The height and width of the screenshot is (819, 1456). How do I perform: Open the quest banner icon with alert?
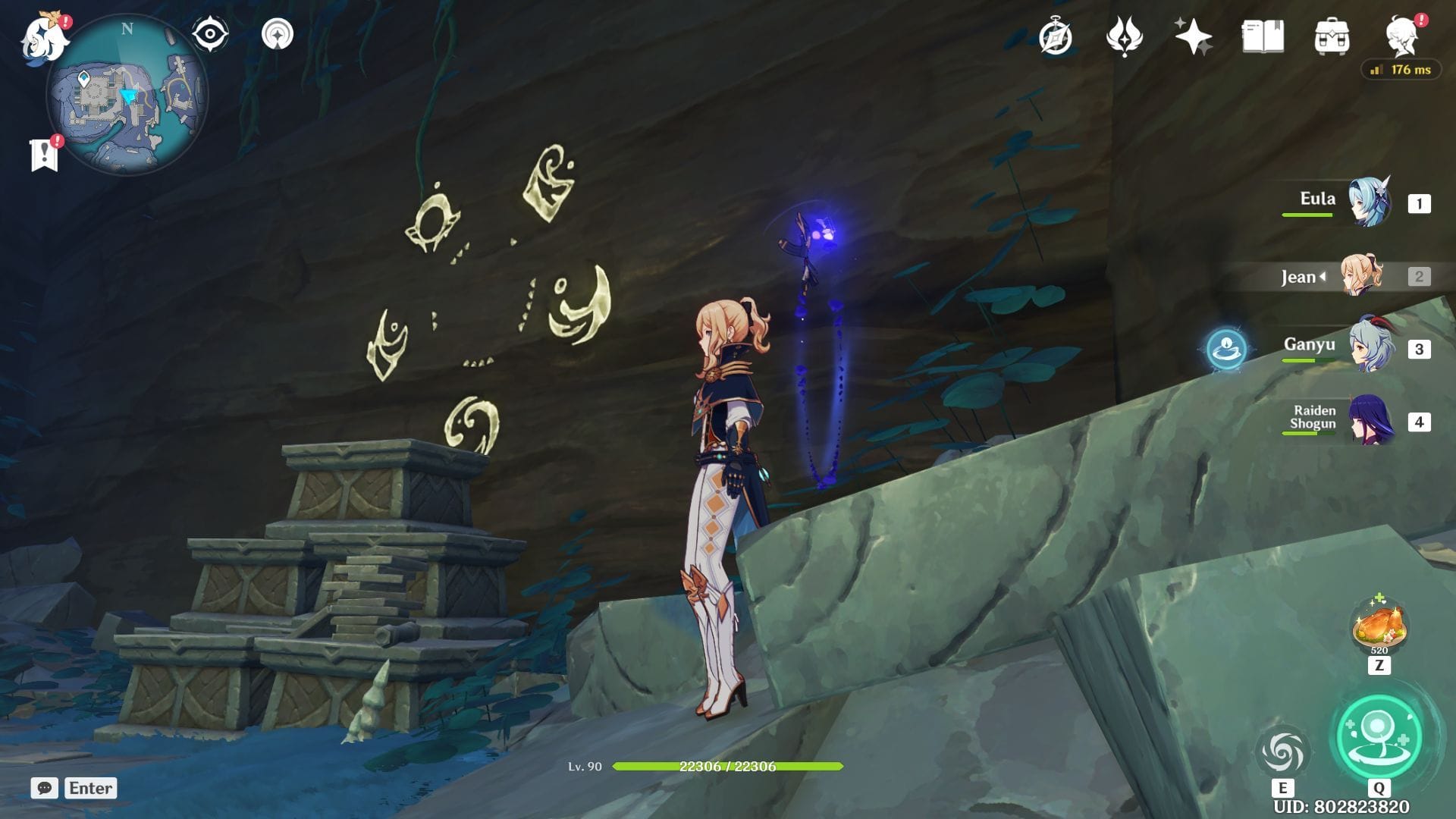coord(45,154)
